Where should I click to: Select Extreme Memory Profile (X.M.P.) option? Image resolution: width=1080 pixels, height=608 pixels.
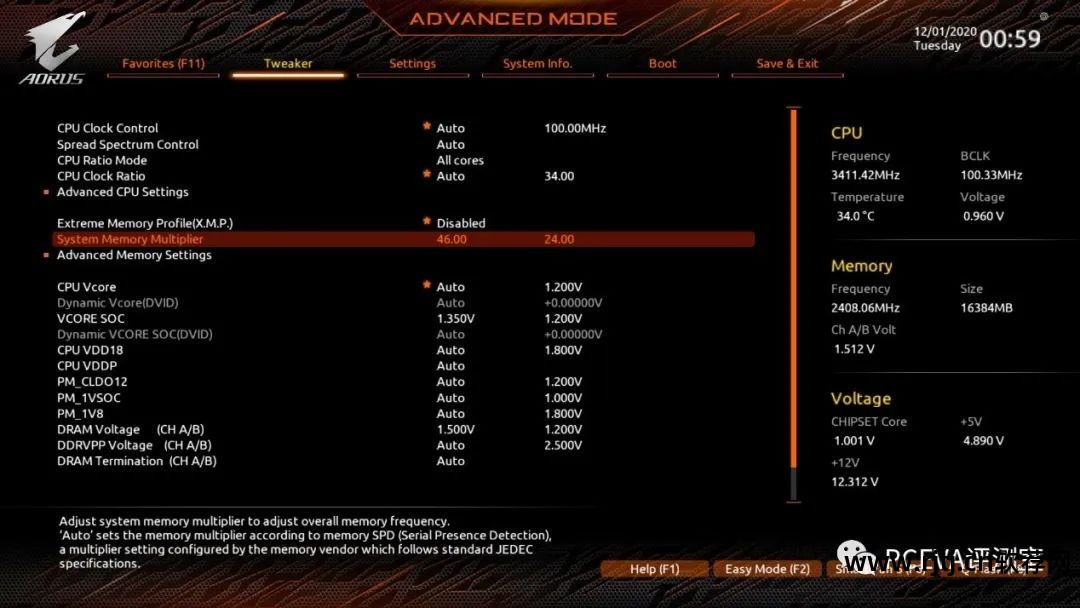pos(152,223)
